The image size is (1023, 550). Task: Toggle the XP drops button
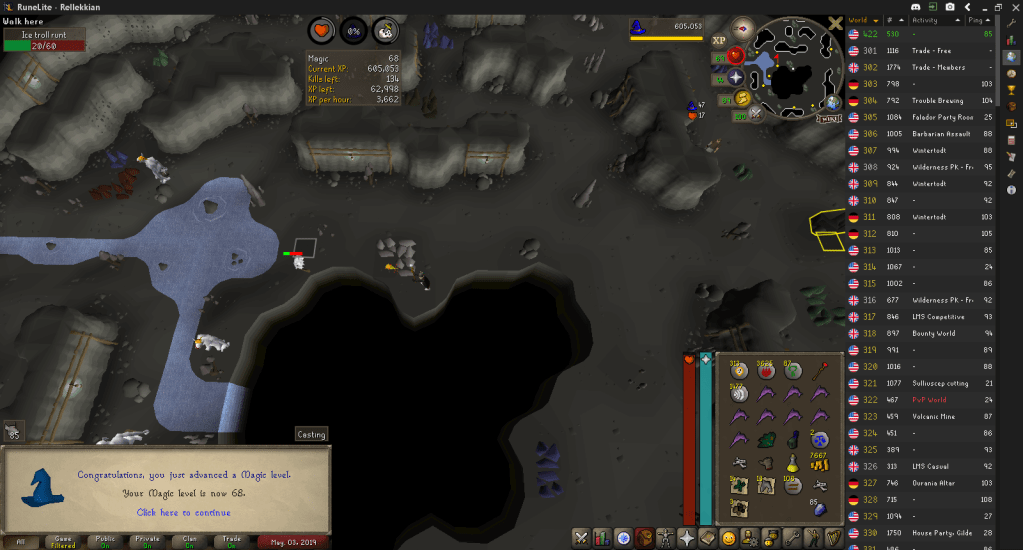point(718,40)
